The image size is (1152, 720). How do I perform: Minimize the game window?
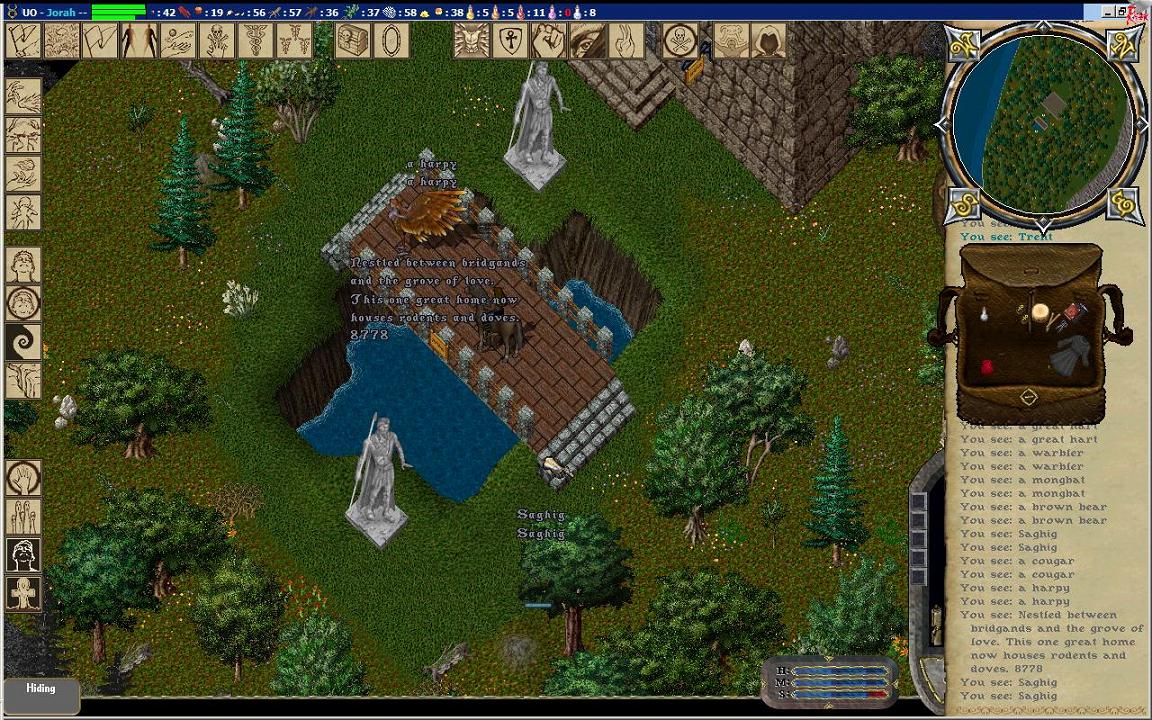(x=1108, y=12)
